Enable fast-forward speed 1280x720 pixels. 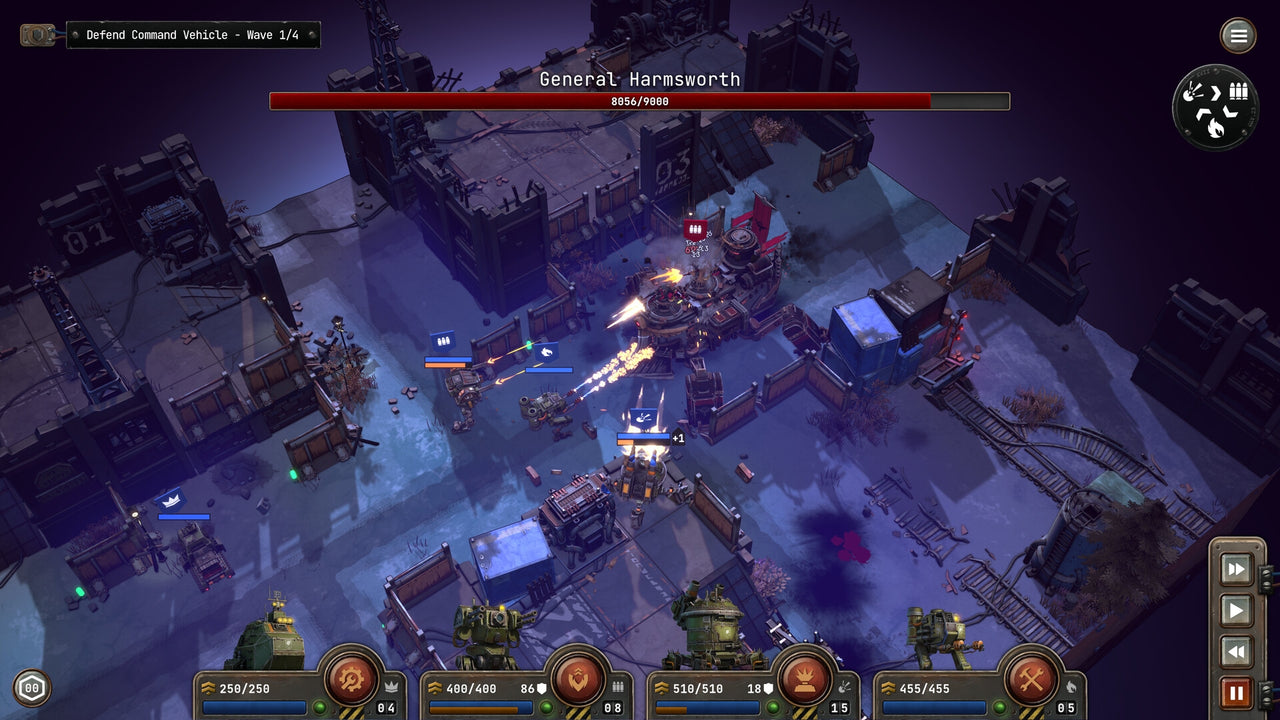(x=1236, y=570)
